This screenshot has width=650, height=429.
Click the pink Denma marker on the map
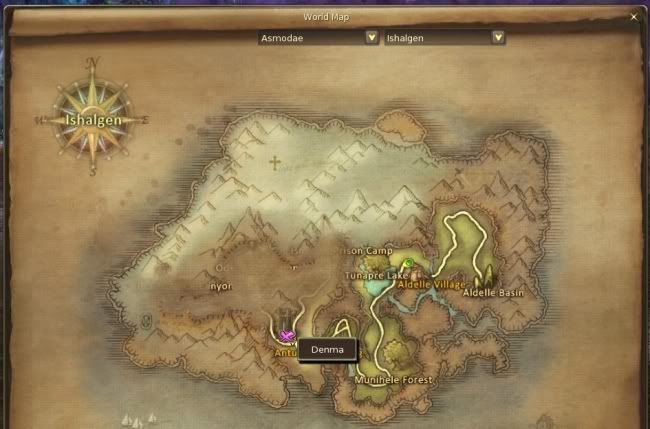click(288, 336)
